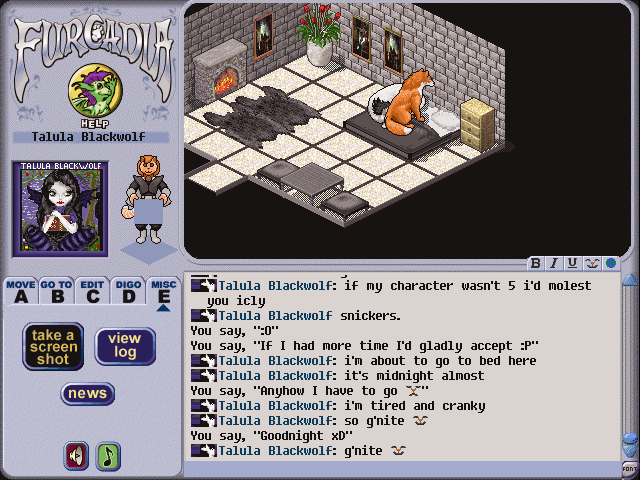Open the view log button
This screenshot has height=480, width=640.
click(x=125, y=346)
